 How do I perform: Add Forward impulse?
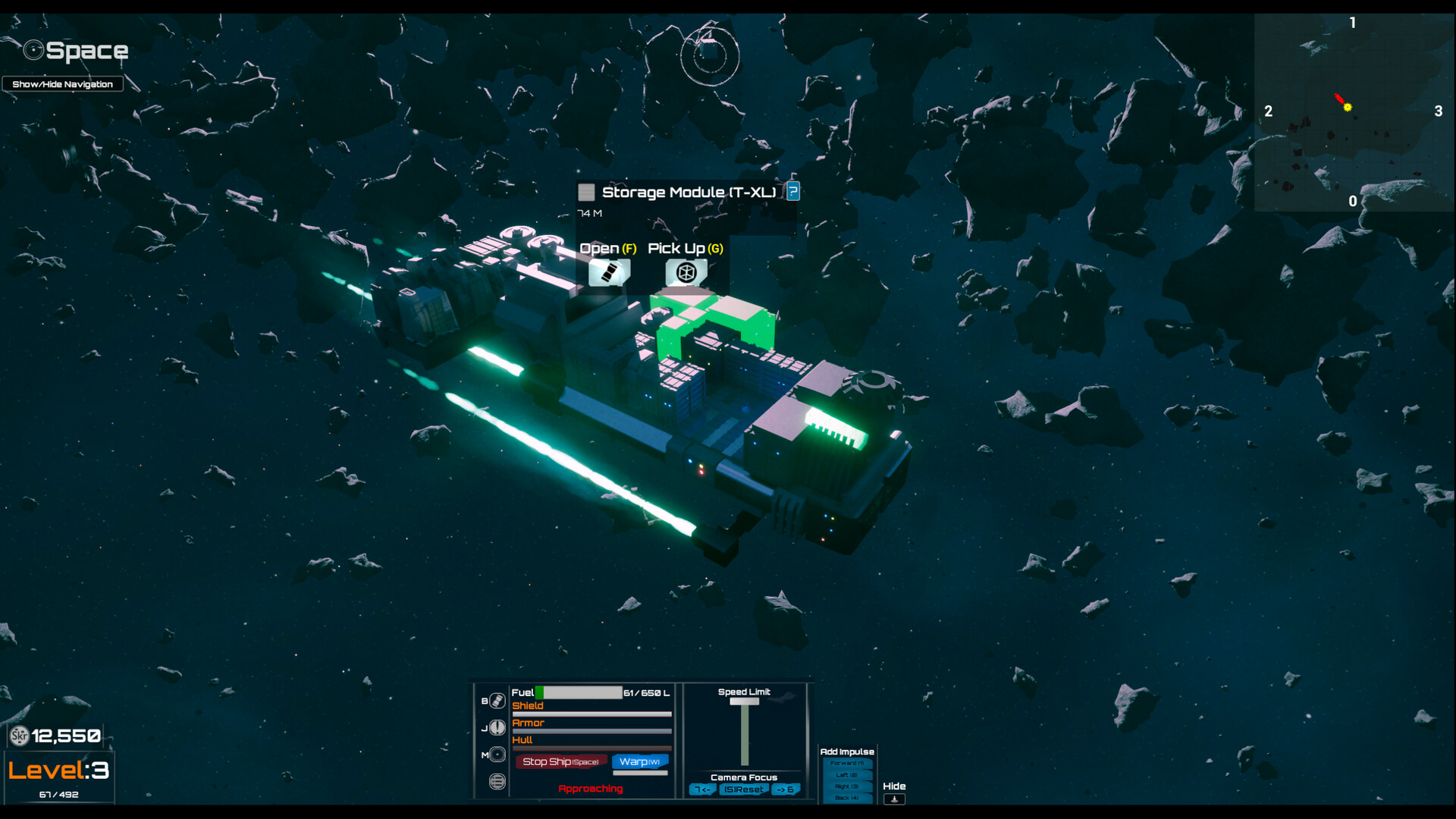(847, 764)
